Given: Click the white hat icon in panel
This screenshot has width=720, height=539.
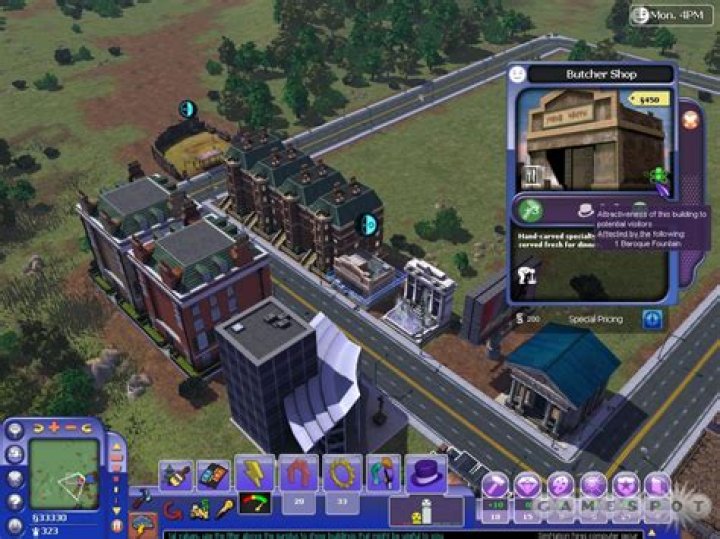Looking at the screenshot, I should point(586,212).
